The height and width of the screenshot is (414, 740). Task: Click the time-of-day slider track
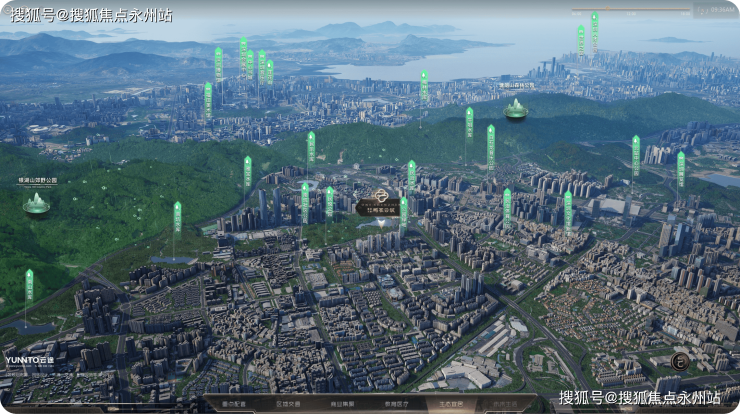tap(630, 11)
